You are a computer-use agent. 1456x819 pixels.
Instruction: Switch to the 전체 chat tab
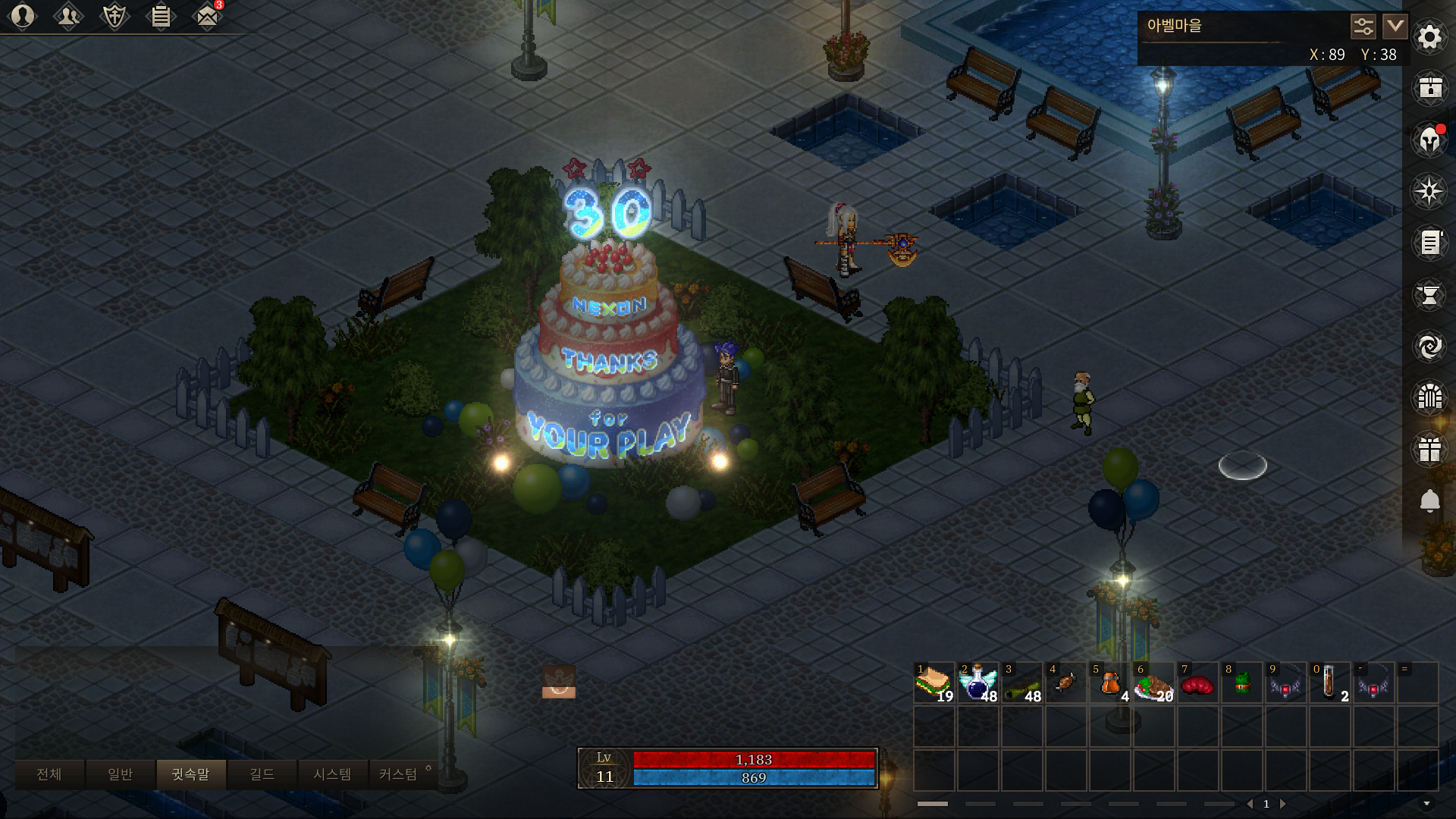(49, 774)
